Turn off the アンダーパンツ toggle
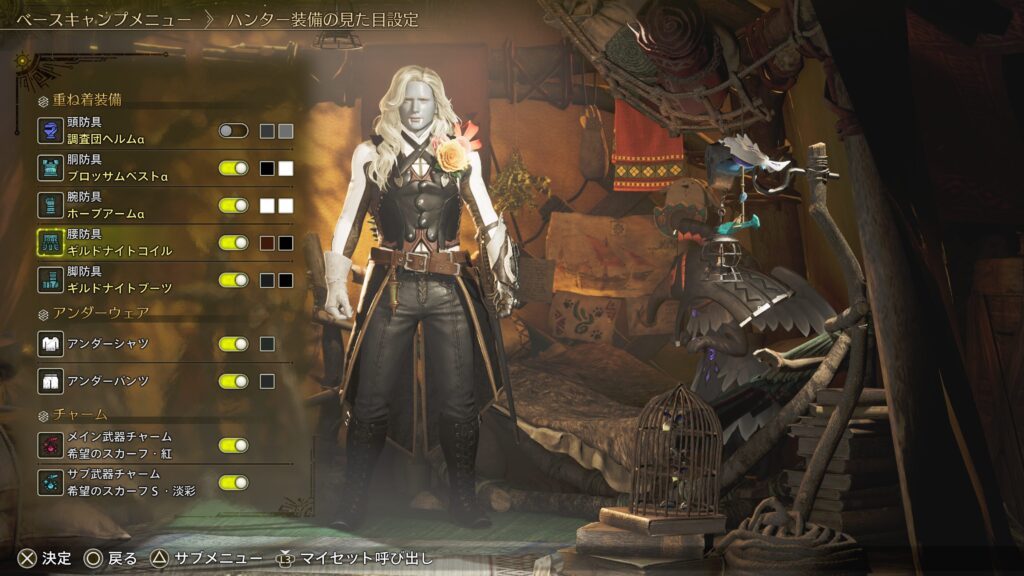Viewport: 1024px width, 576px height. (233, 381)
